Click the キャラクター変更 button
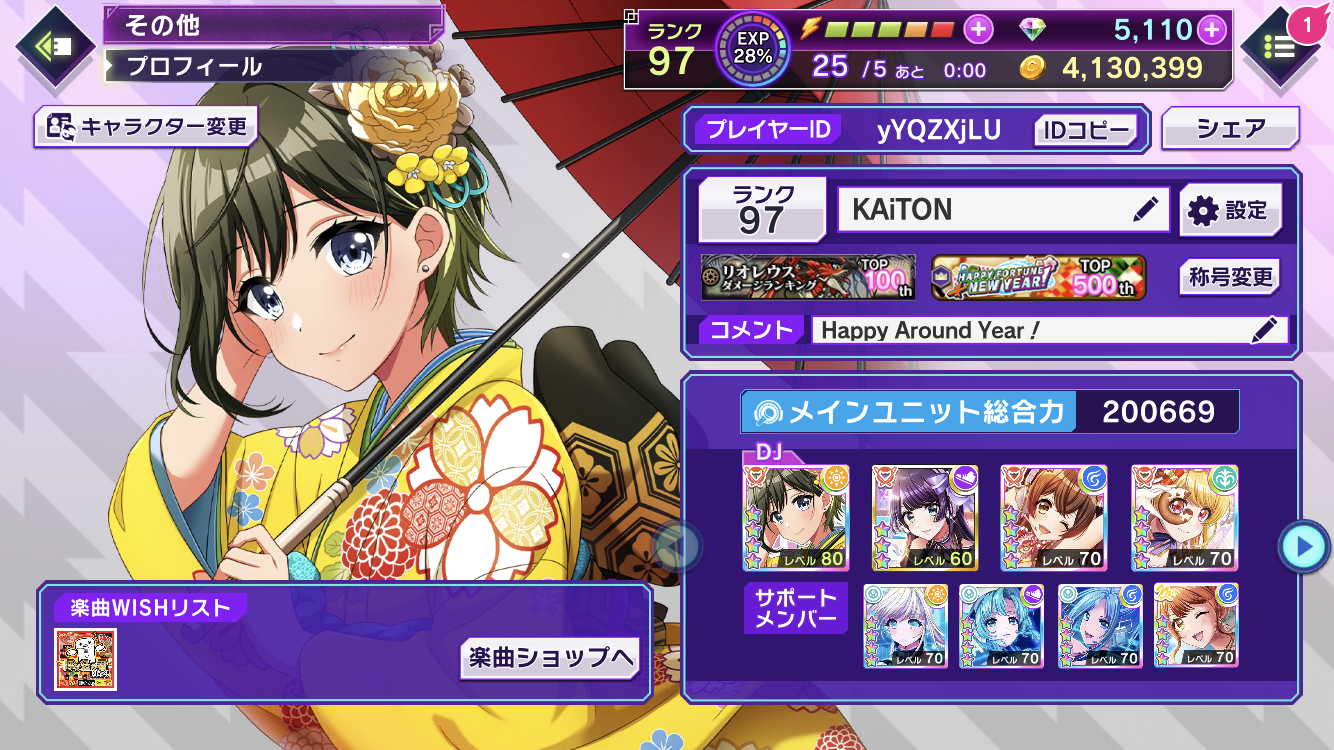This screenshot has width=1334, height=750. pos(145,127)
